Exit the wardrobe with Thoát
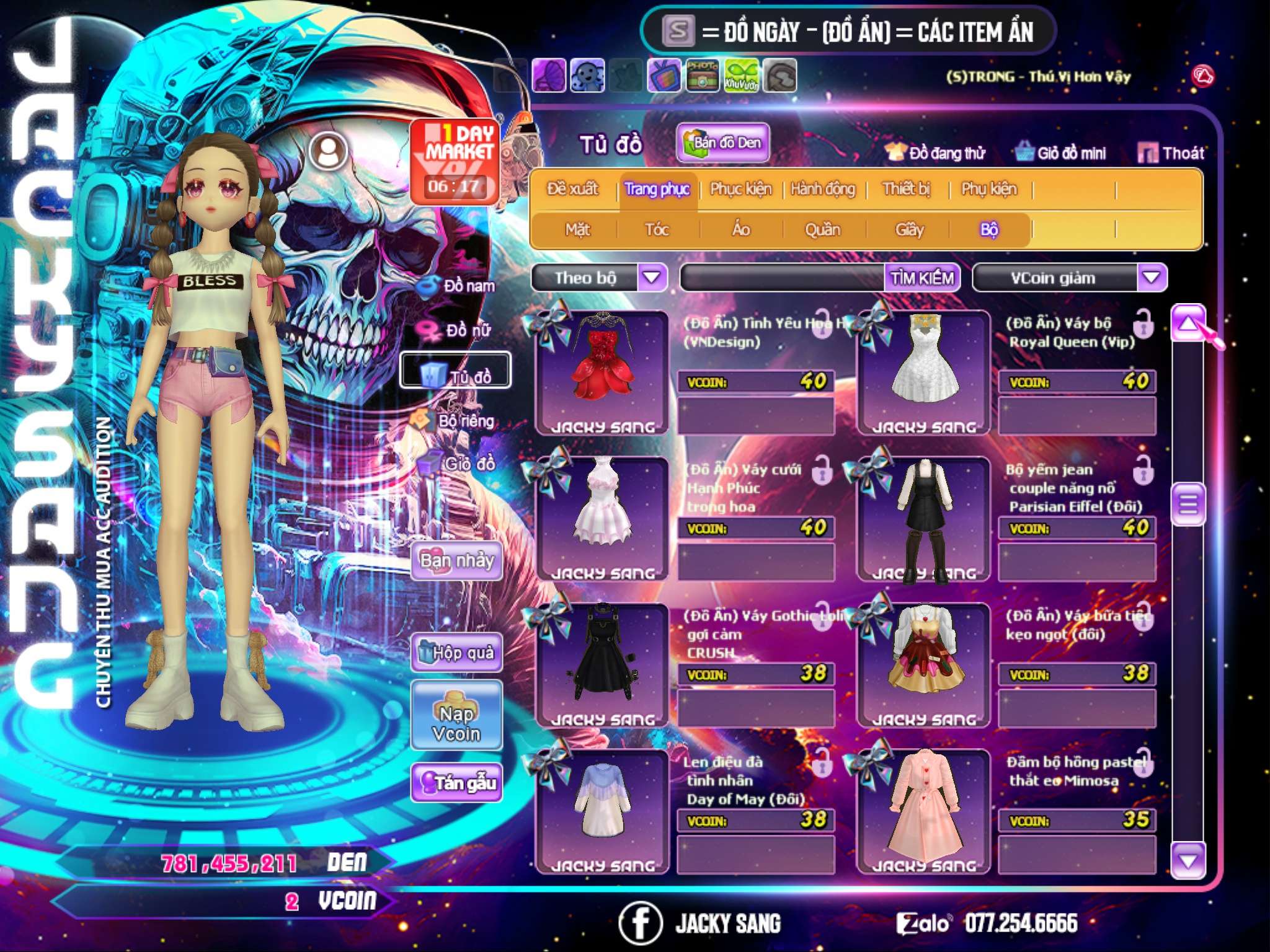The width and height of the screenshot is (1270, 952). coord(1171,152)
